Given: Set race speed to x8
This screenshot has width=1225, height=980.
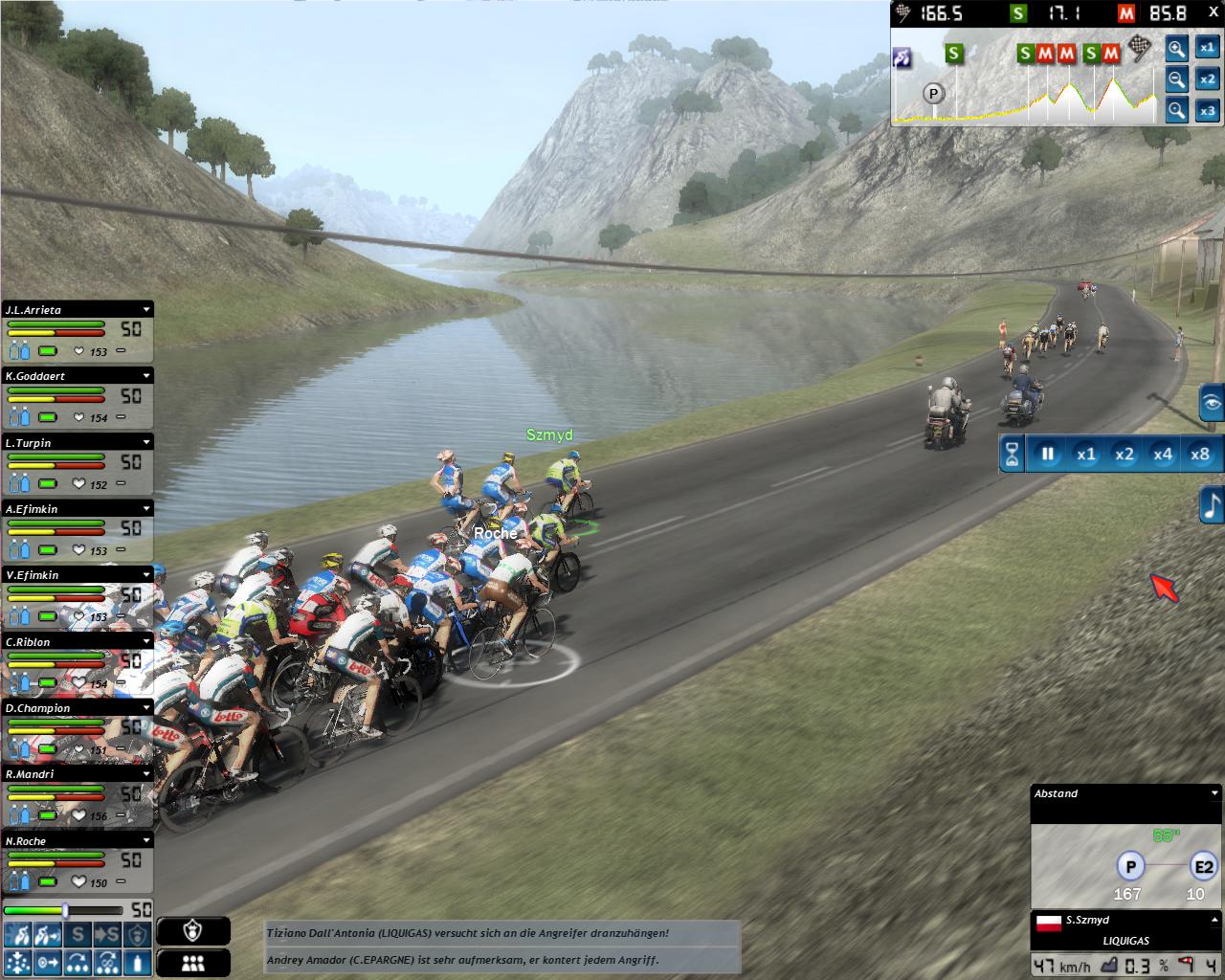Looking at the screenshot, I should (1199, 454).
